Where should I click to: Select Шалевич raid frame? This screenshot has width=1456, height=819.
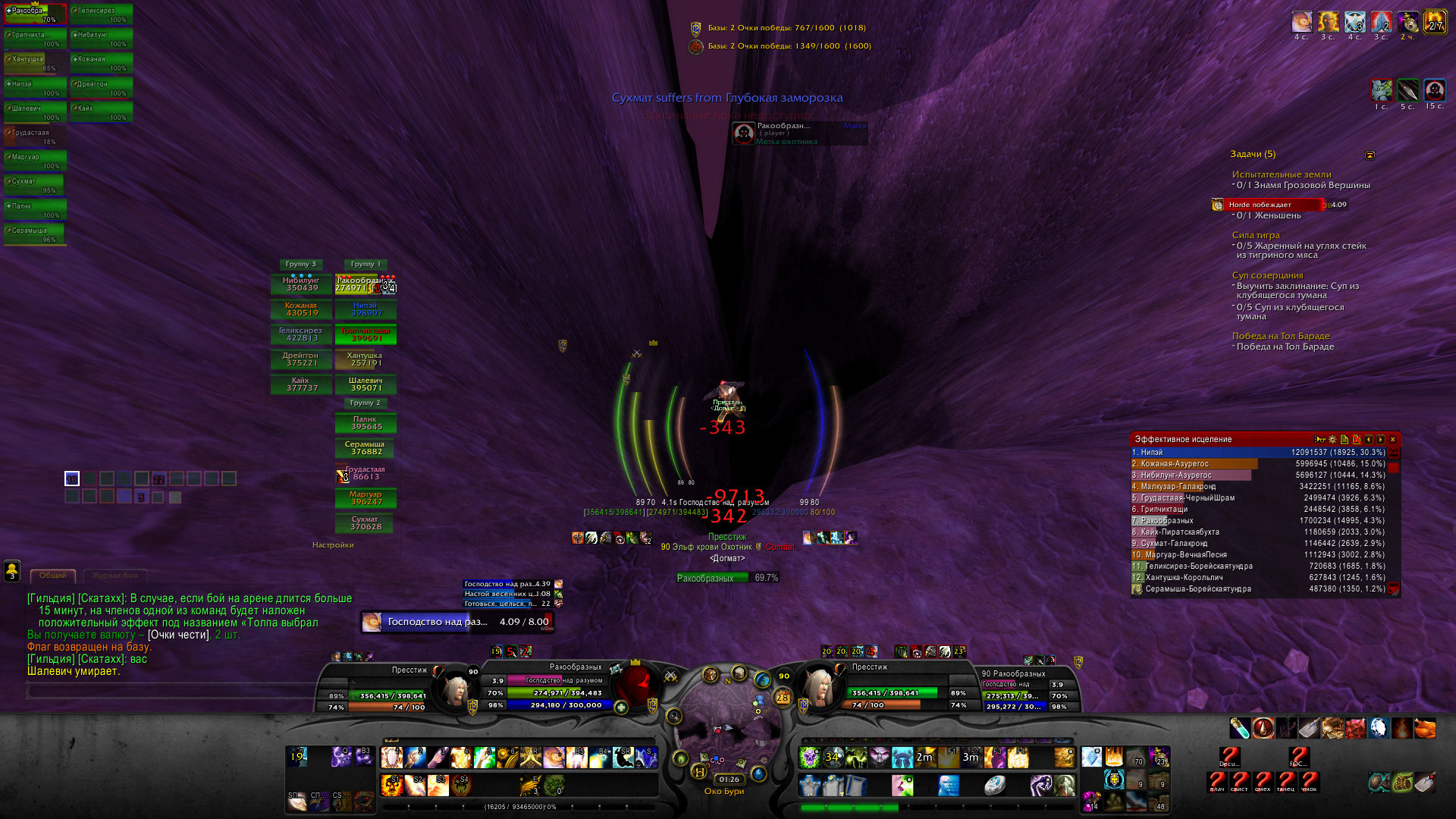click(x=366, y=384)
